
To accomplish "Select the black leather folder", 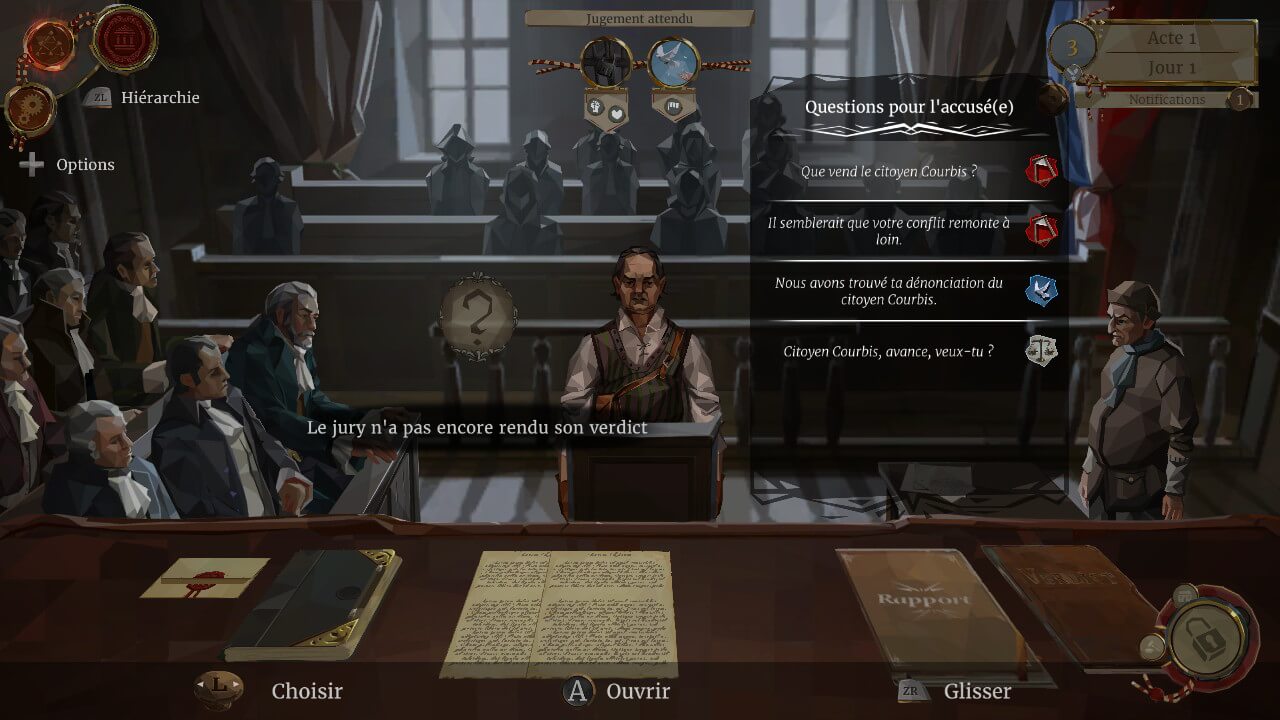I will pyautogui.click(x=313, y=604).
